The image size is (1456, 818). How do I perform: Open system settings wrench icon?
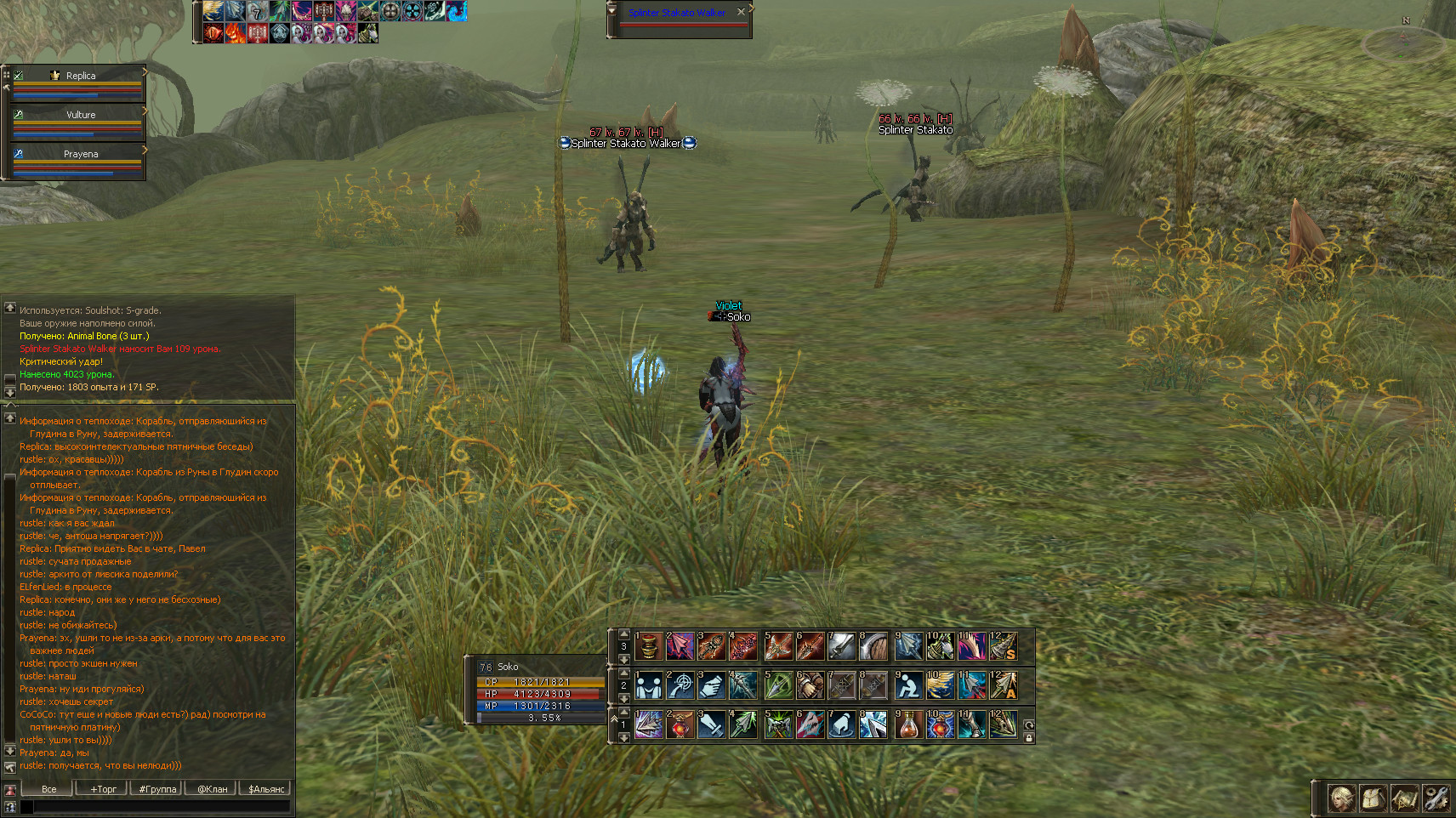(x=1436, y=798)
